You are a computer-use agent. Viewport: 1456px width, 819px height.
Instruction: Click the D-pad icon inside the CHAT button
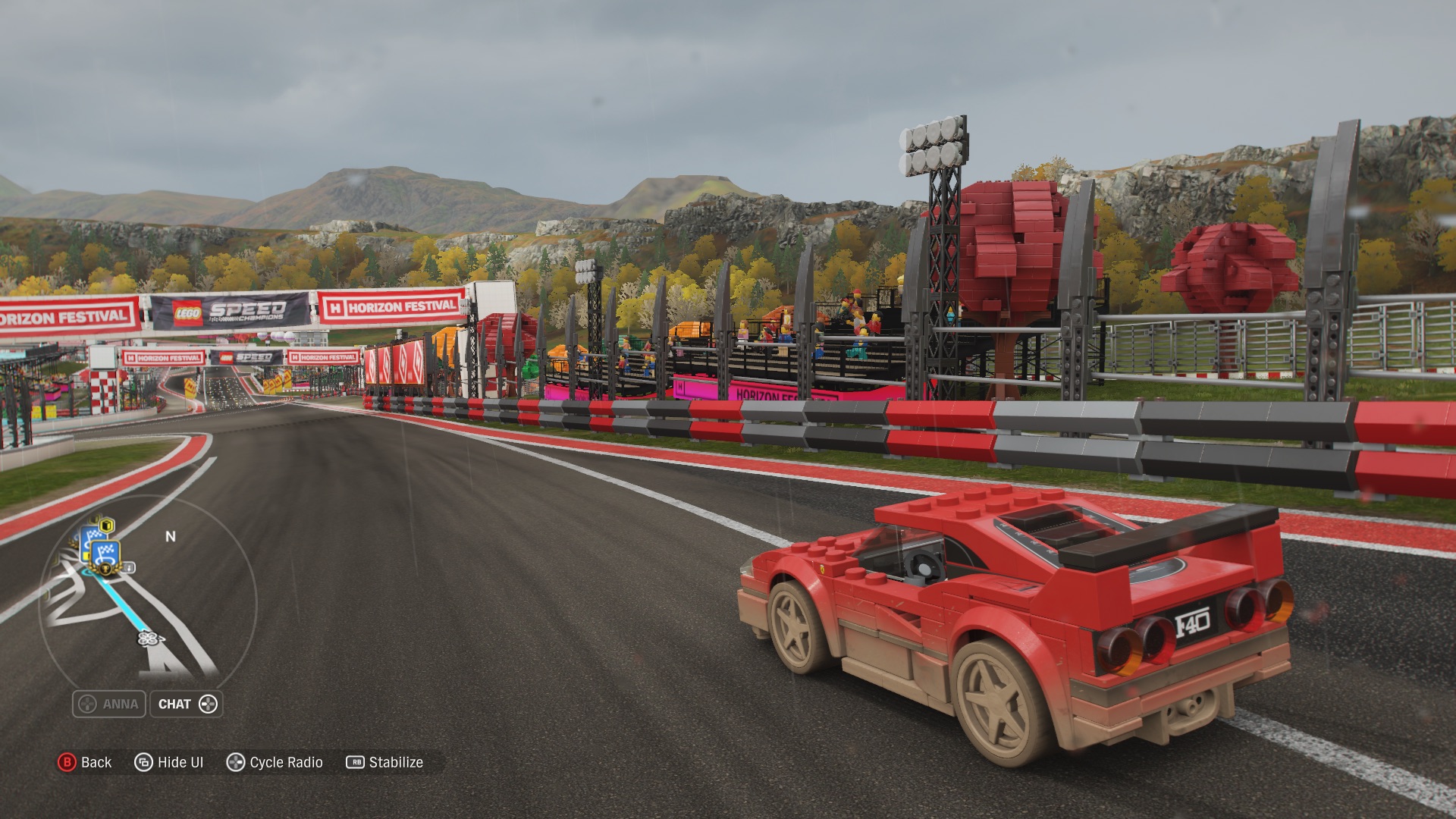pyautogui.click(x=210, y=704)
